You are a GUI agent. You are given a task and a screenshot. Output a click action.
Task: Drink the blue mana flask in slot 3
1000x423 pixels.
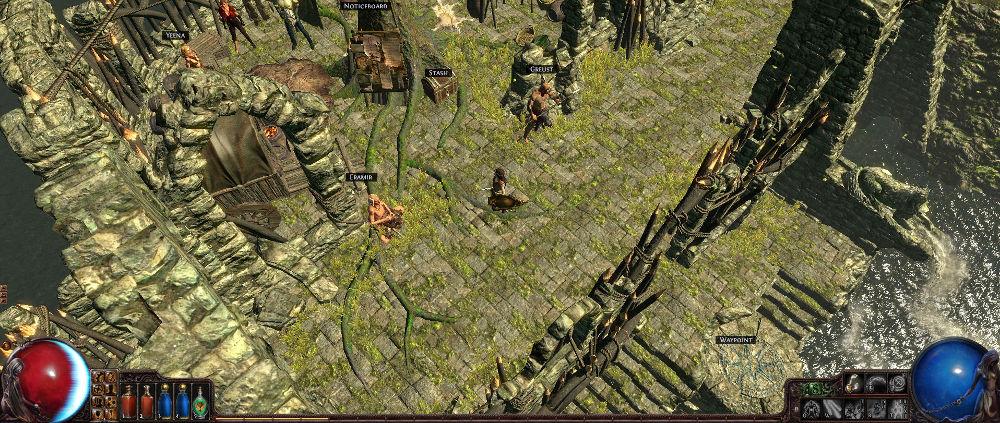click(164, 401)
